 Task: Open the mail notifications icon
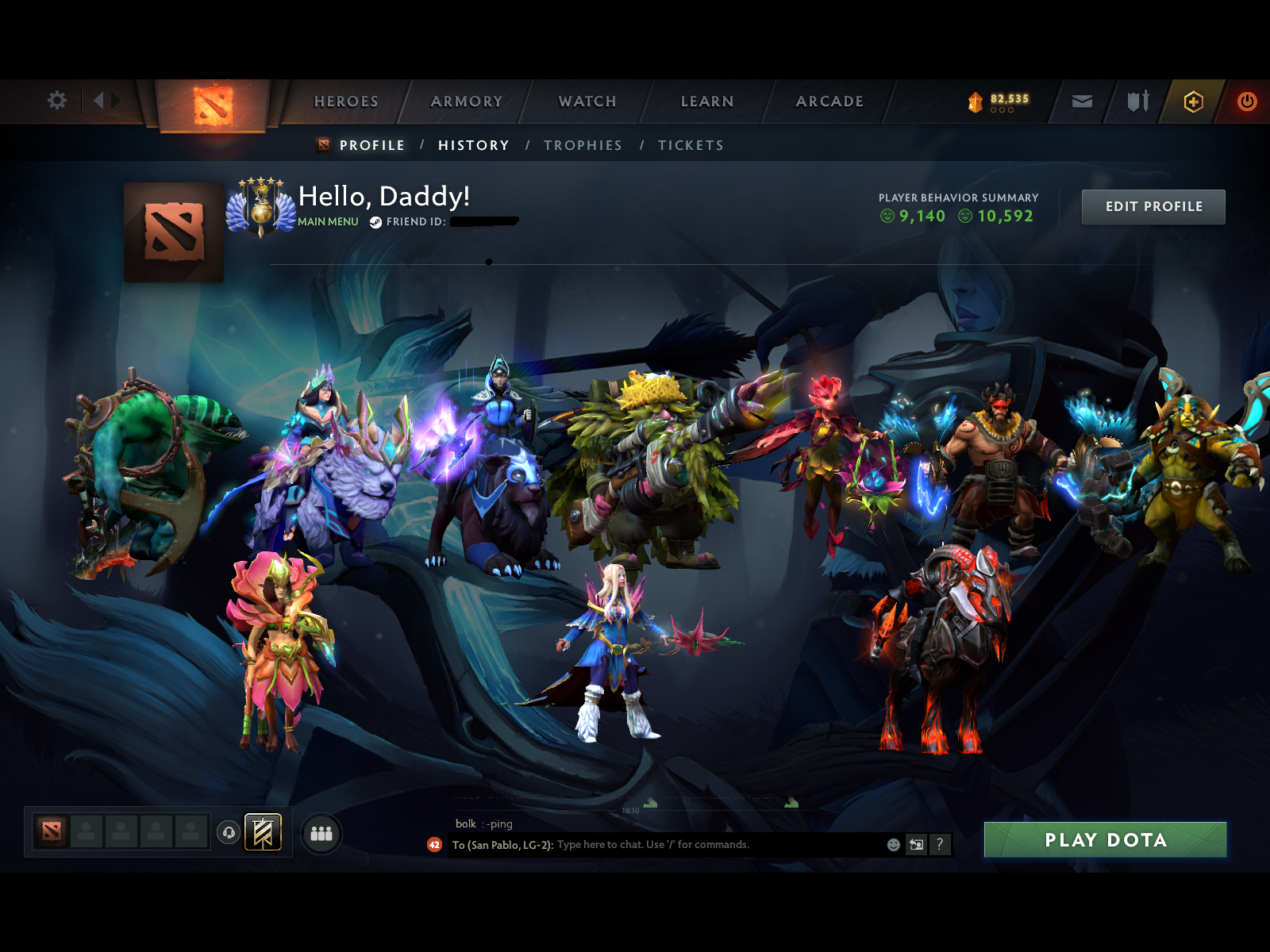1081,102
